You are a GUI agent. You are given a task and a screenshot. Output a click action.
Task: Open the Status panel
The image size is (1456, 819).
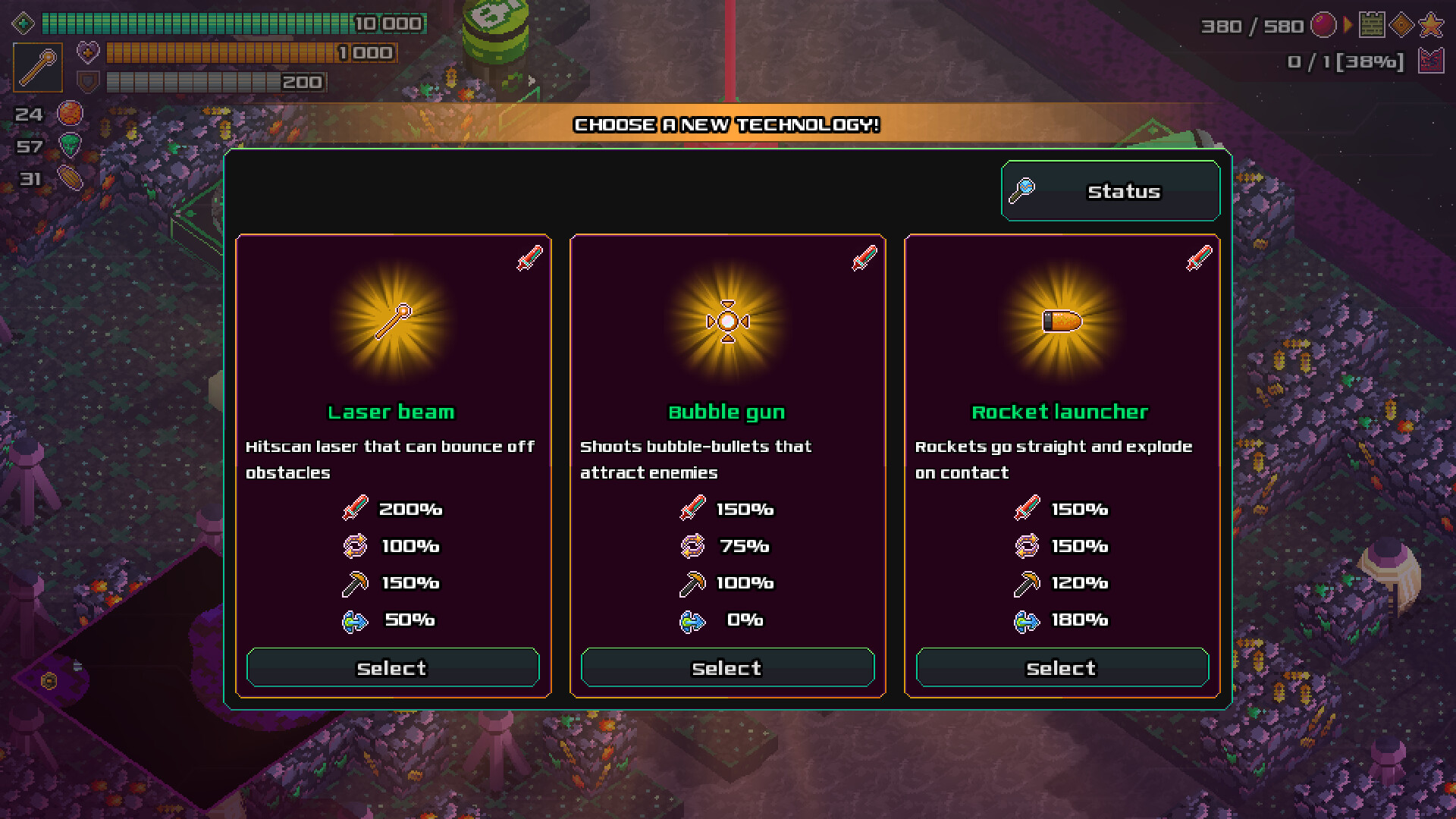pyautogui.click(x=1109, y=191)
